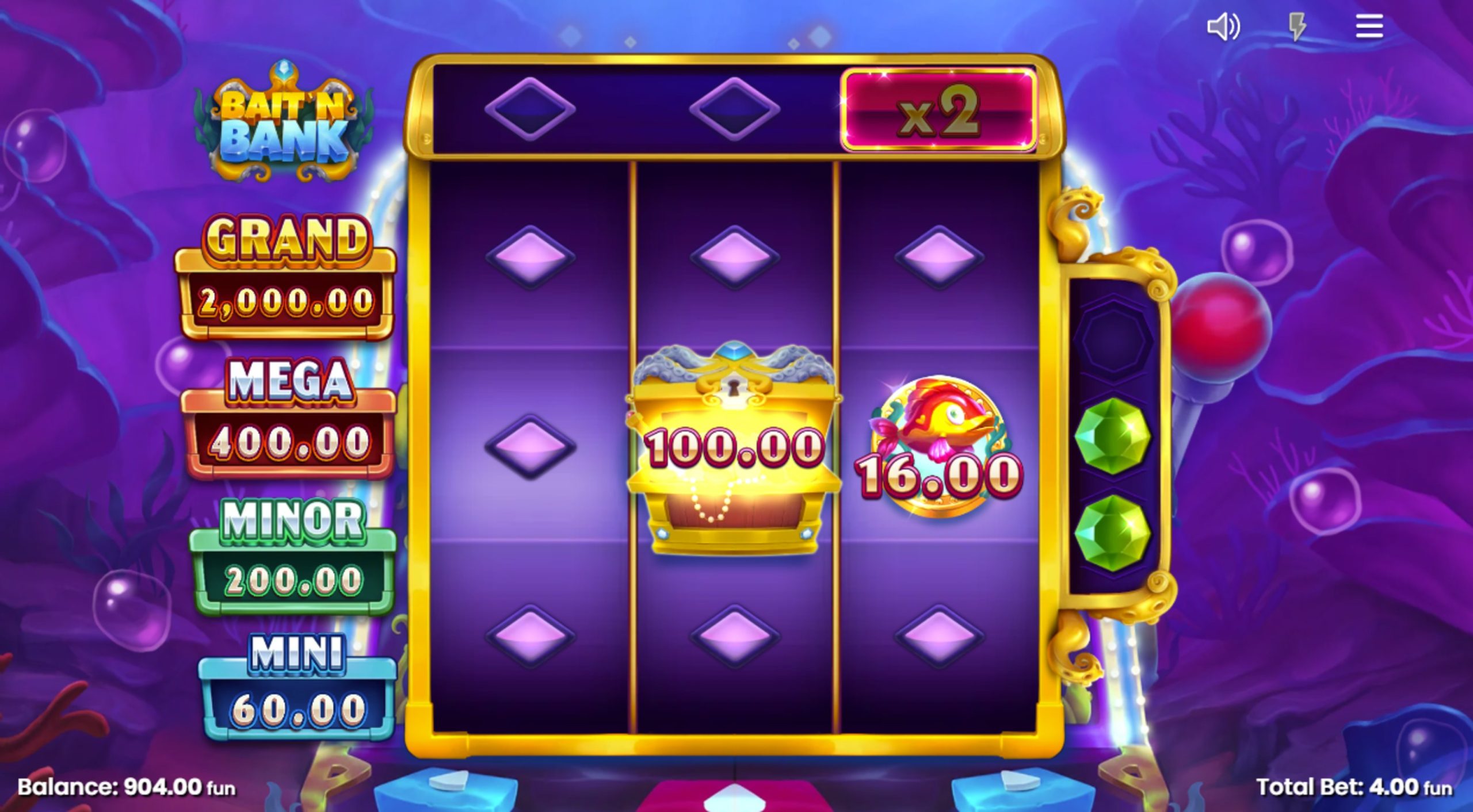Image resolution: width=1473 pixels, height=812 pixels.
Task: Enable turbo play using the lightning toggle
Action: tap(1298, 26)
